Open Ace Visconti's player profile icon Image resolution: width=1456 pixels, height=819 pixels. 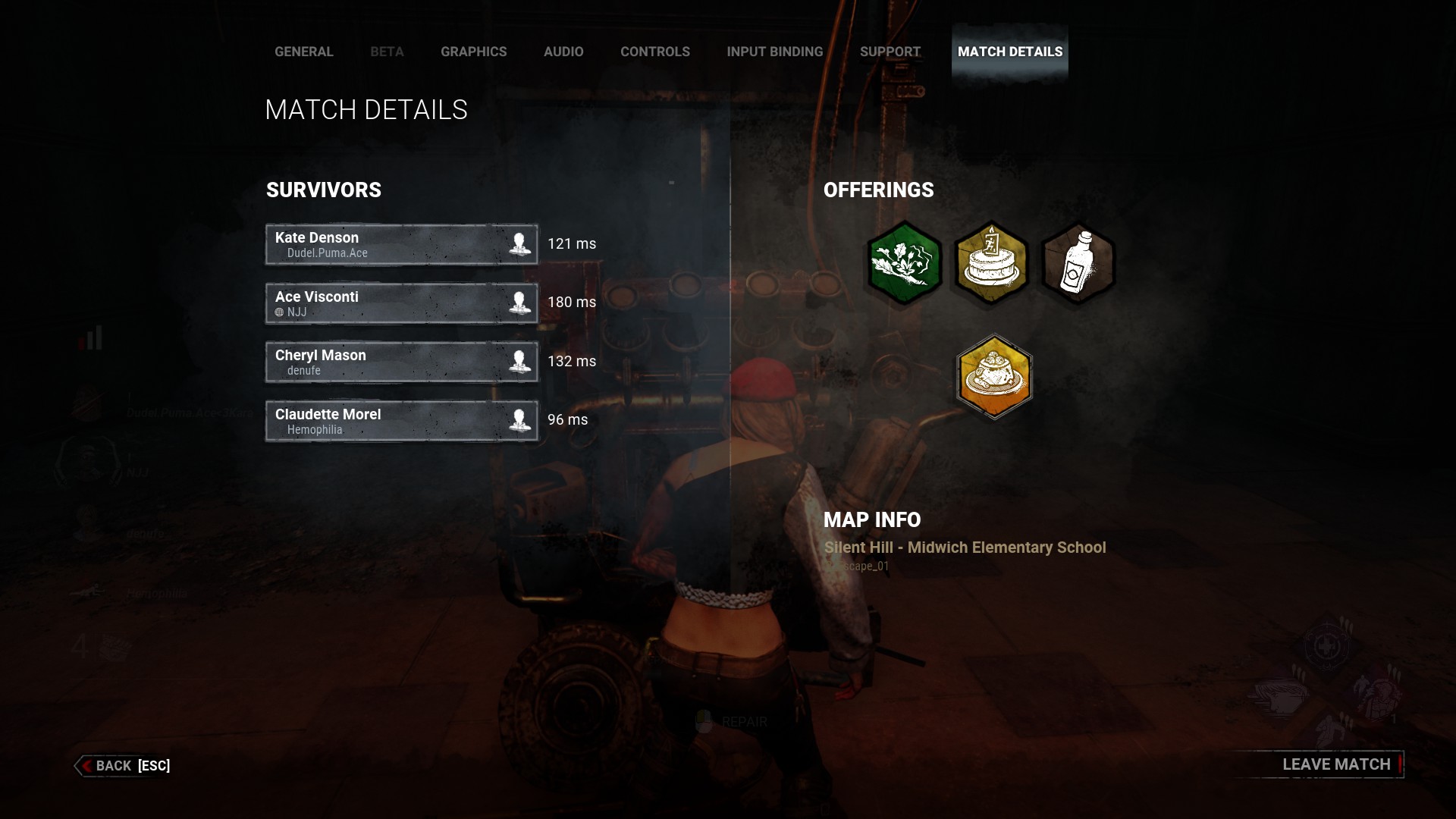point(520,303)
